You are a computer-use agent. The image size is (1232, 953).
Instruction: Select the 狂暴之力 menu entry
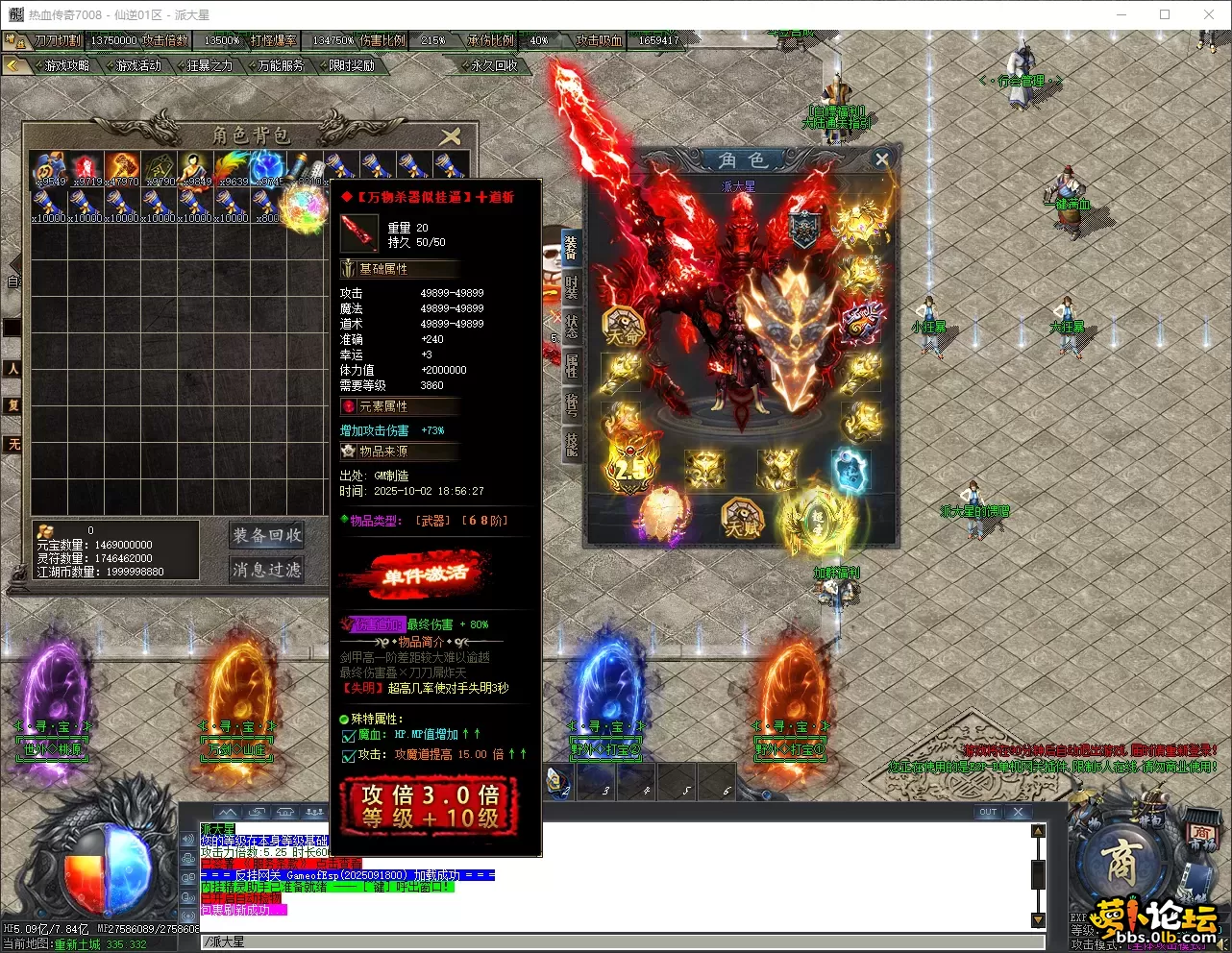[x=209, y=65]
